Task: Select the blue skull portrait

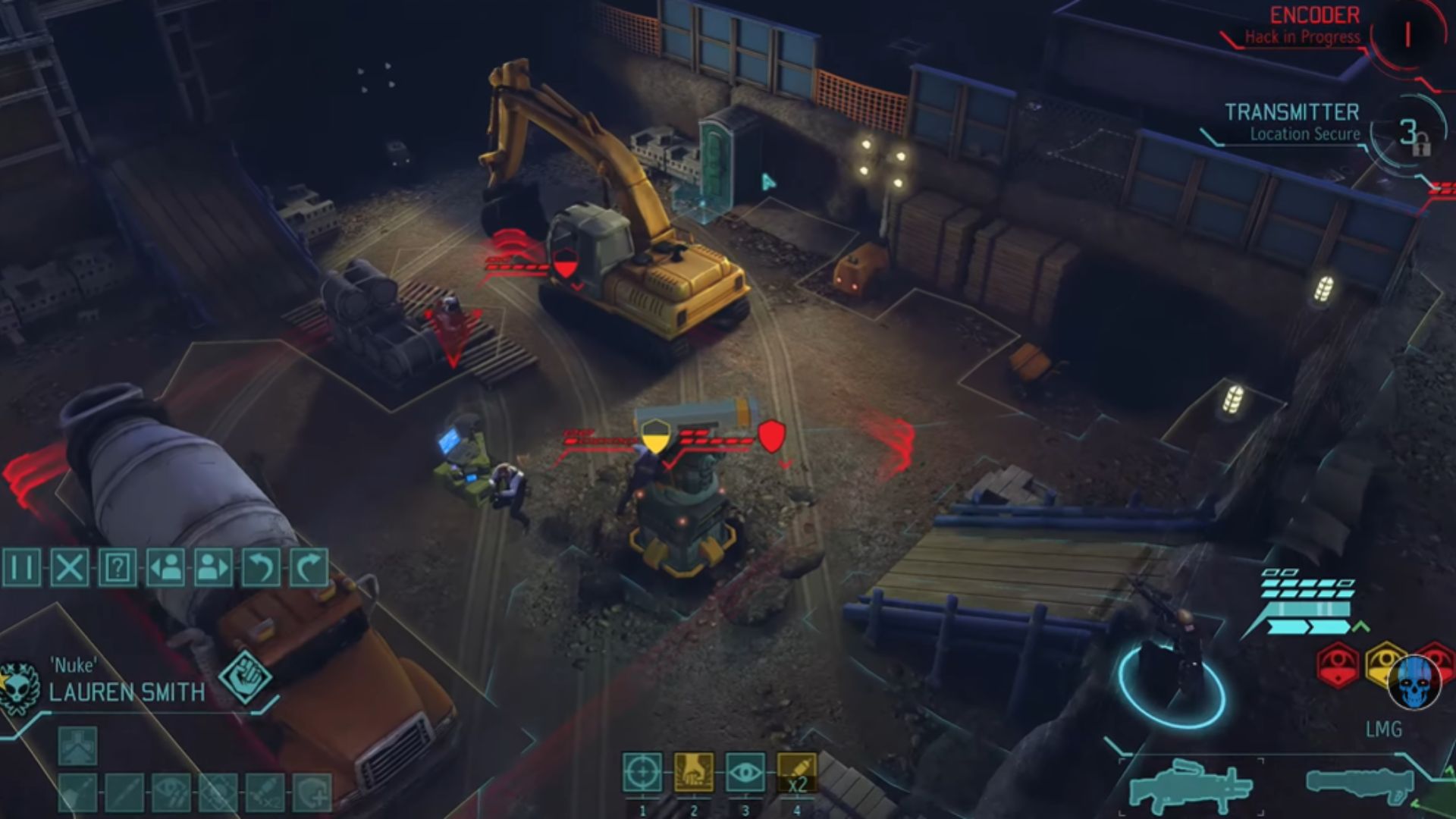Action: tap(1414, 682)
